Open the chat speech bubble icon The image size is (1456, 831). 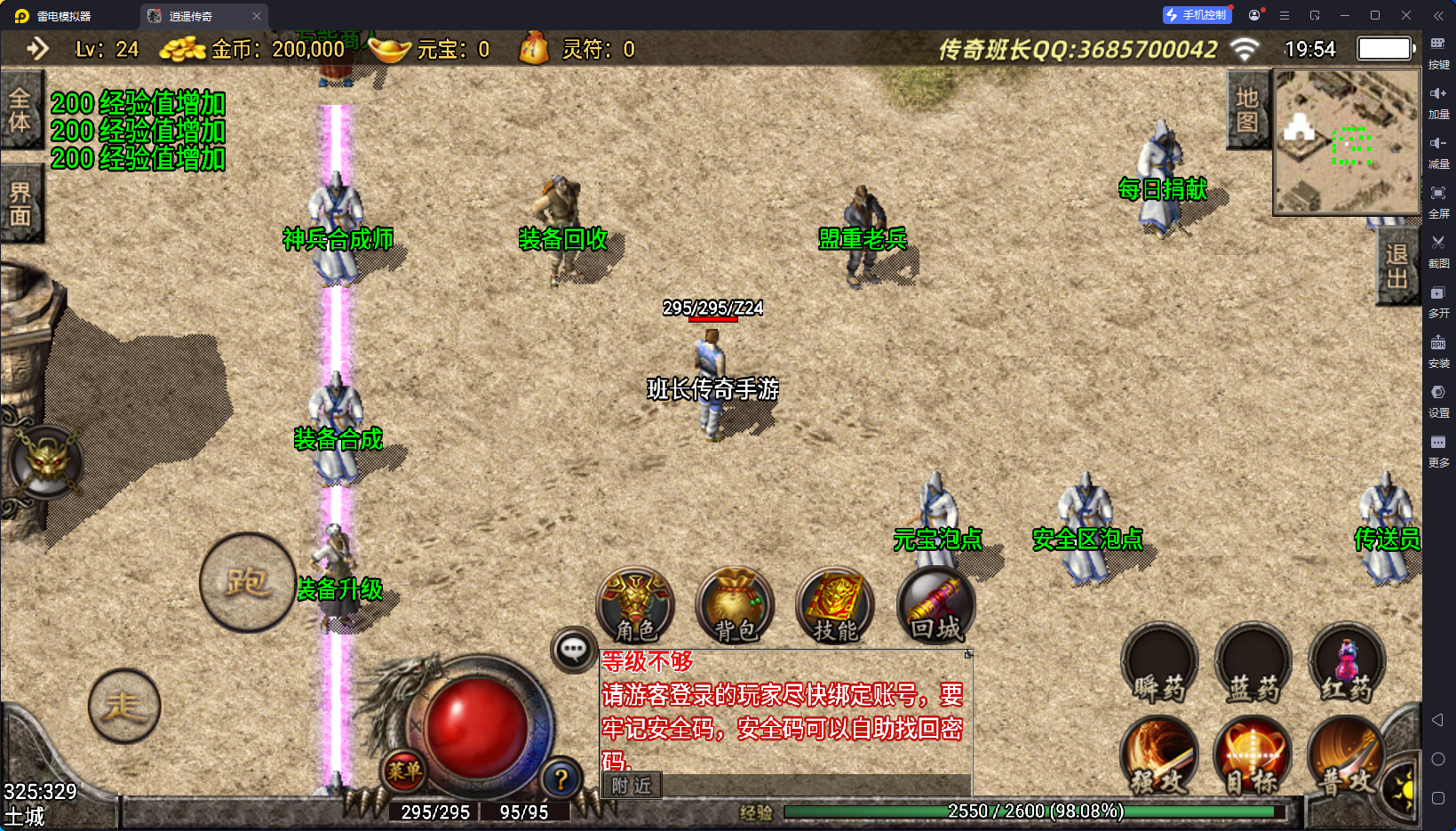click(573, 651)
